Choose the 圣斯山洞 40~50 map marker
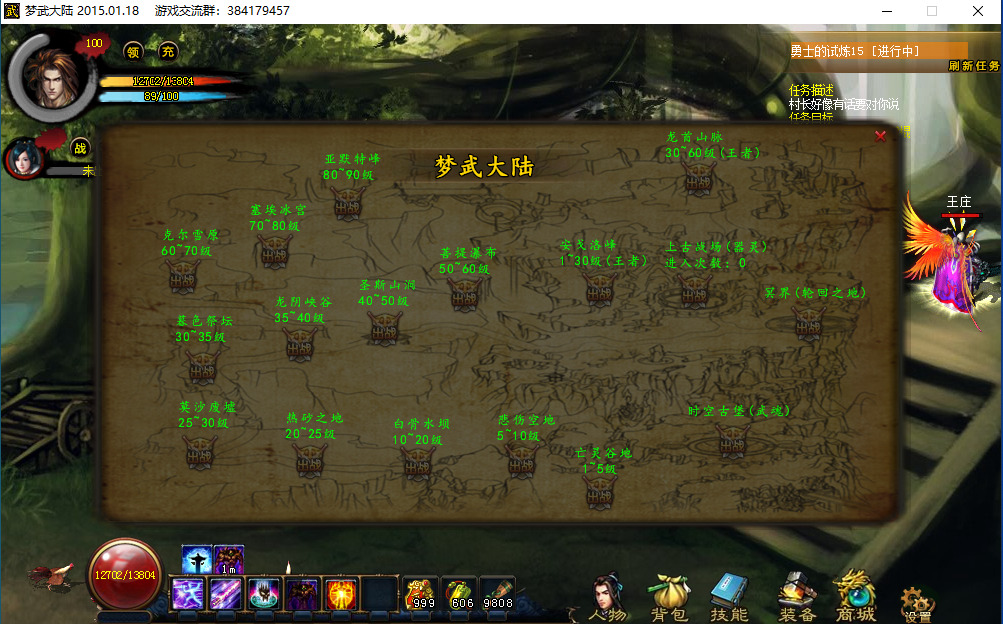The width and height of the screenshot is (1003, 624). [x=384, y=326]
